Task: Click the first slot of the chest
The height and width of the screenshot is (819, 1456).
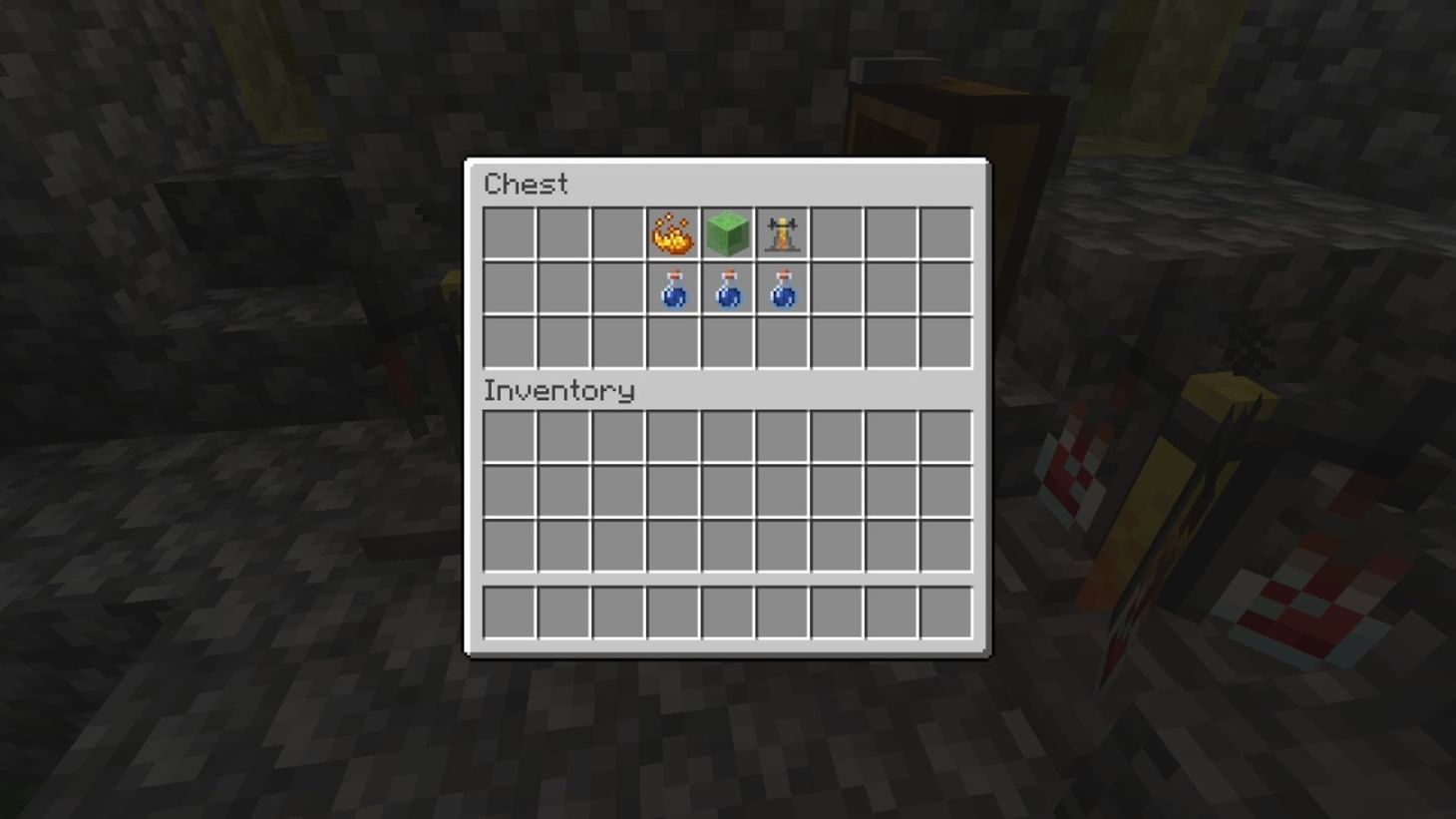Action: [x=510, y=232]
